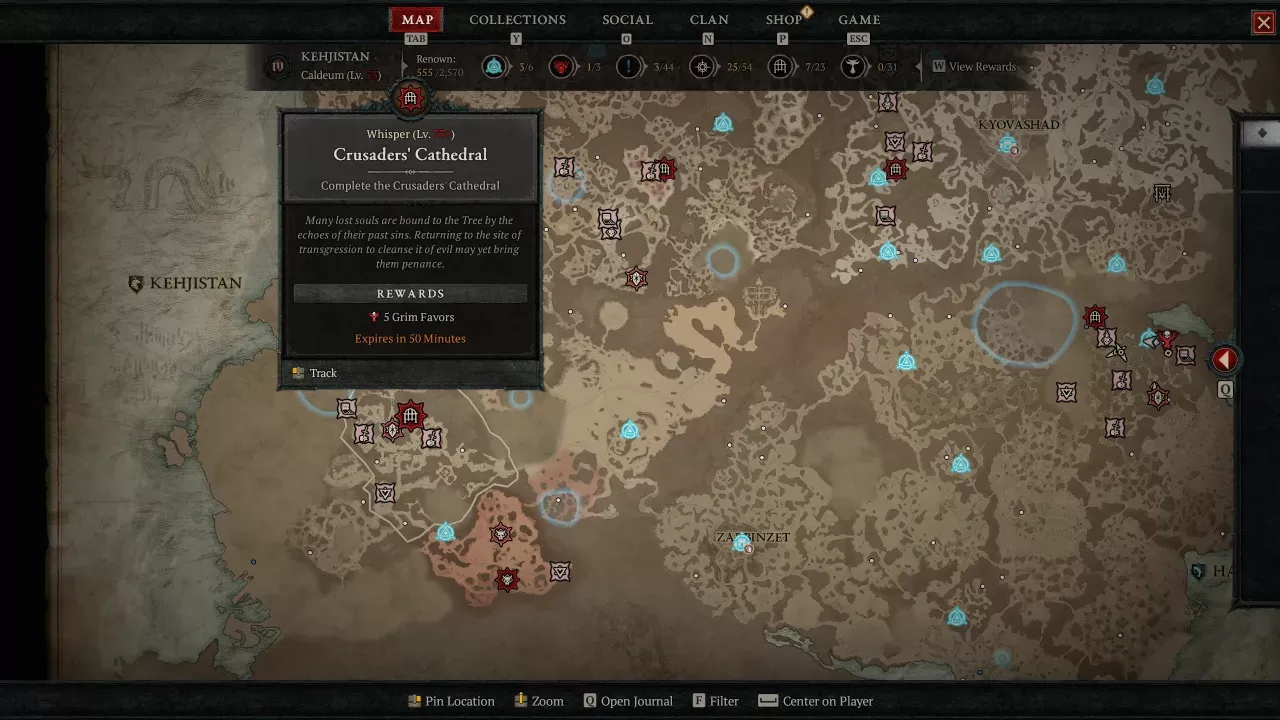Expand the side panel with the red arrow
This screenshot has height=720, width=1280.
tap(1225, 360)
